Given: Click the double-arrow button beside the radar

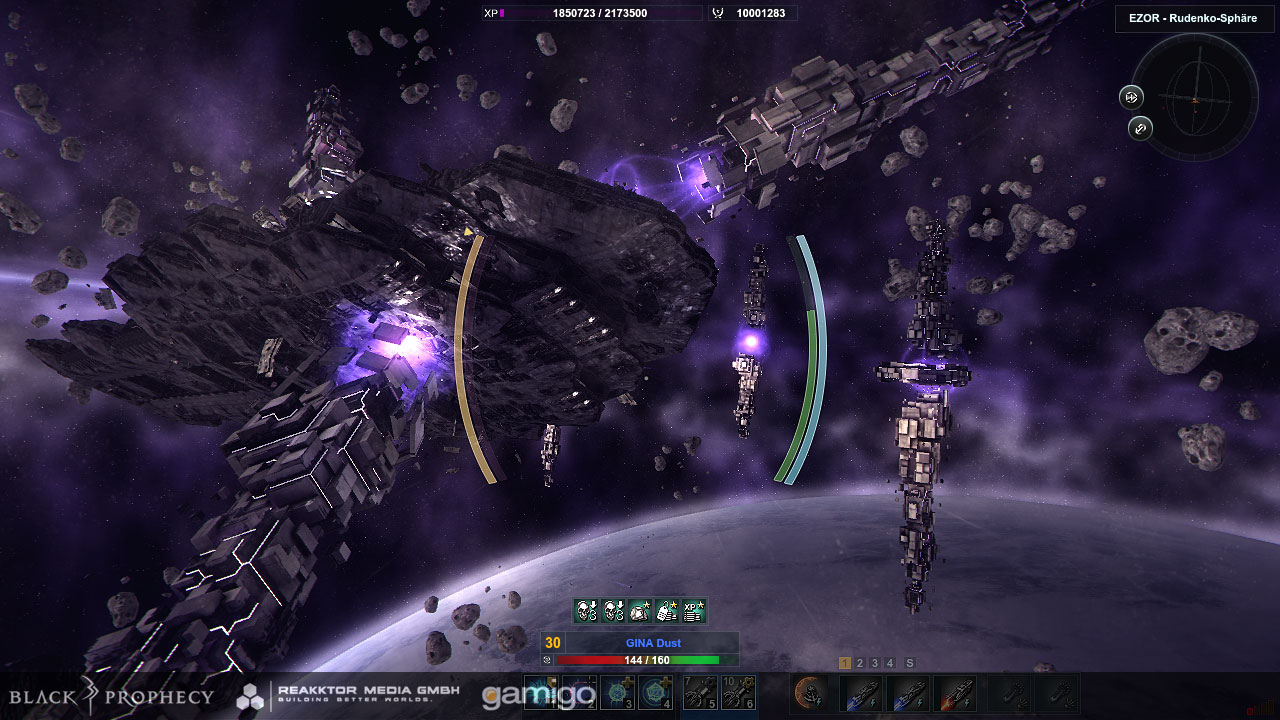Looking at the screenshot, I should tap(1131, 97).
